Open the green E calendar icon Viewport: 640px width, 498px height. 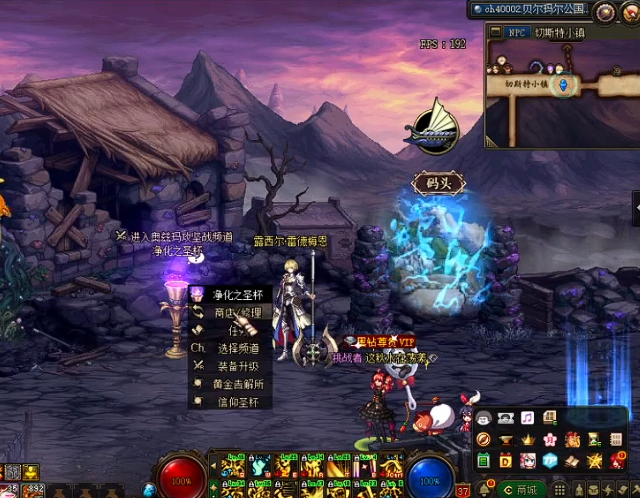coord(483,460)
